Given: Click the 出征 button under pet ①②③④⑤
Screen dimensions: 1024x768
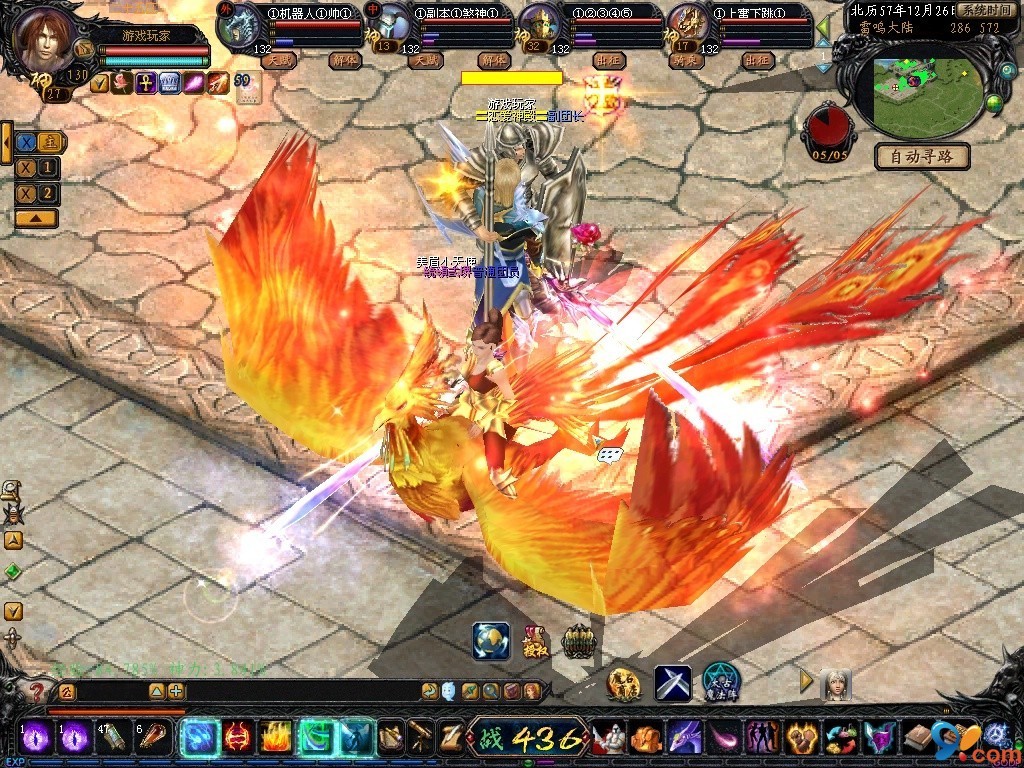Looking at the screenshot, I should (x=607, y=60).
